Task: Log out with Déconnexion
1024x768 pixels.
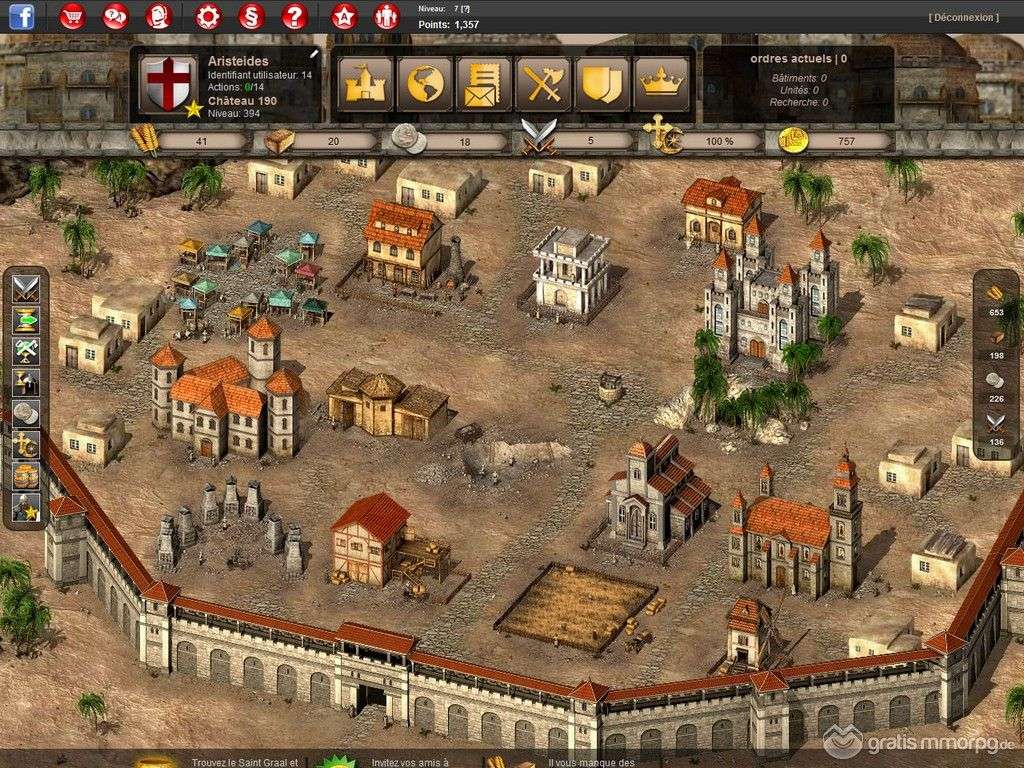Action: [963, 17]
